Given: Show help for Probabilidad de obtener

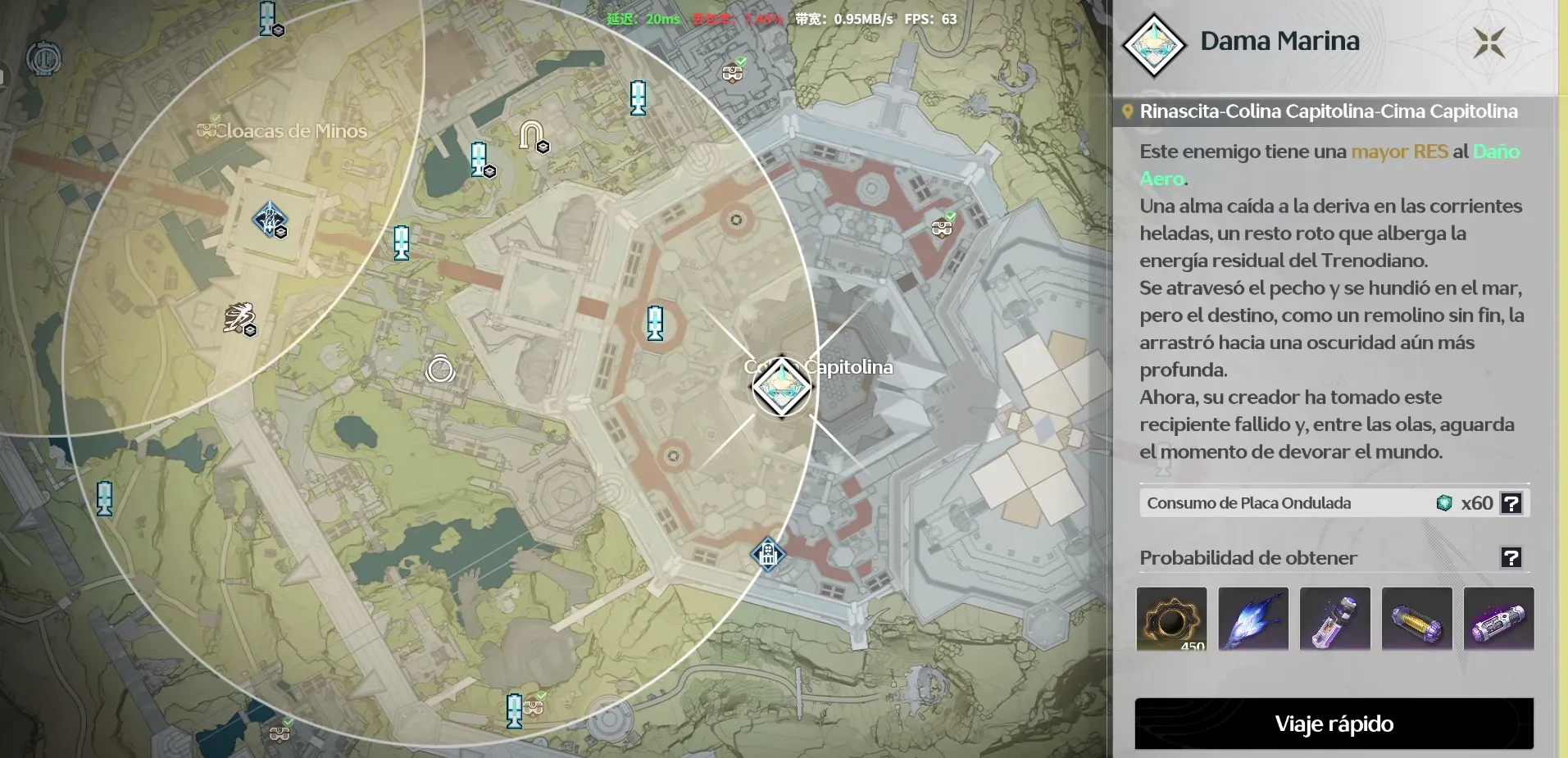Looking at the screenshot, I should [1511, 558].
